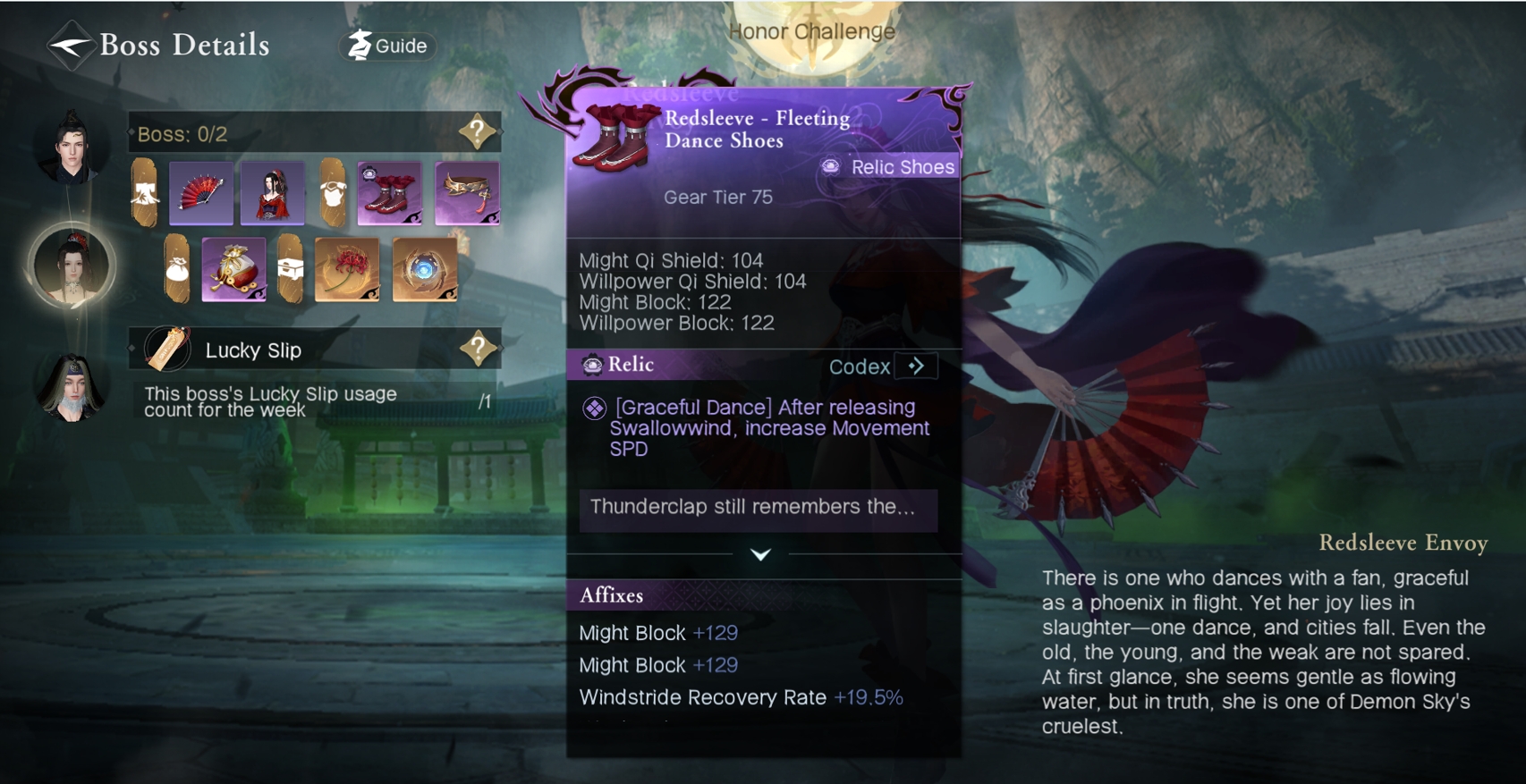Choose the top male boss portrait
The image size is (1526, 784).
71,148
